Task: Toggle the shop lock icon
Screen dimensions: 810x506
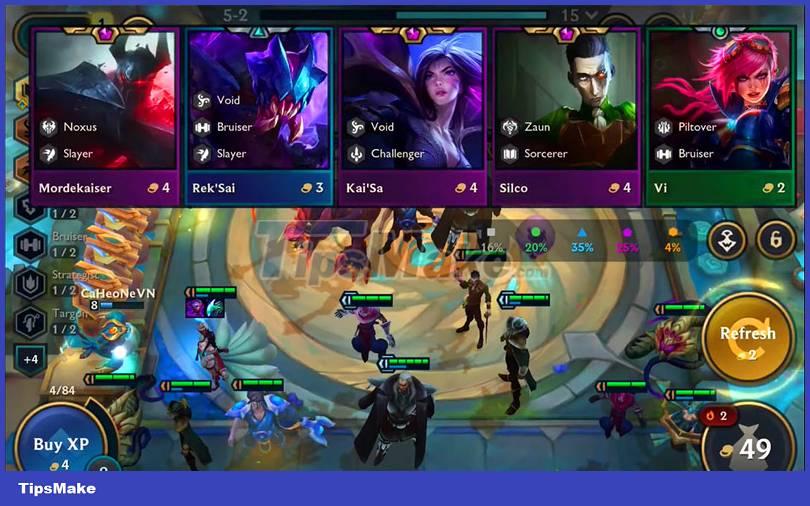Action: 776,241
